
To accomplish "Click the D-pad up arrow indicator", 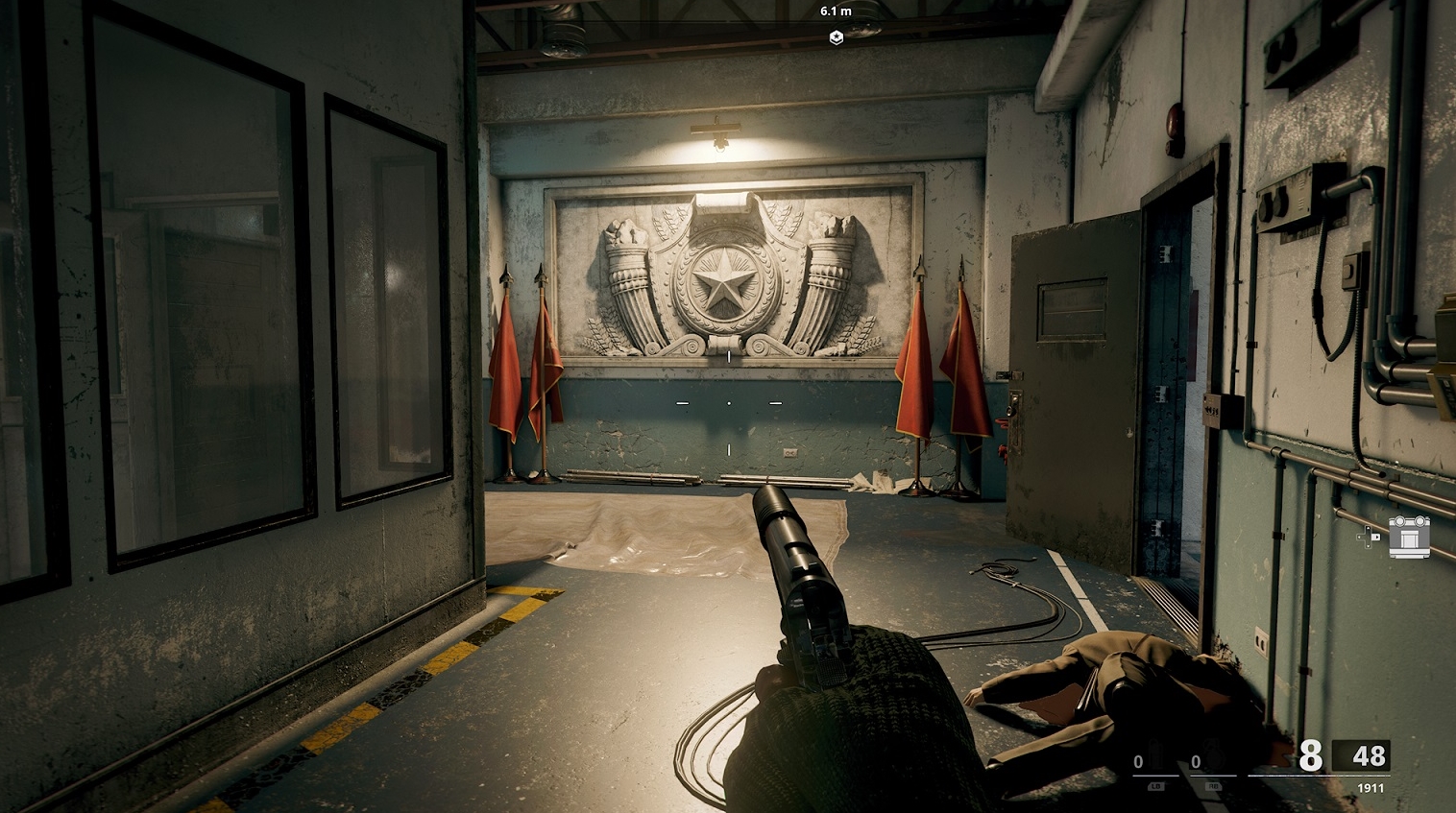I will pyautogui.click(x=1368, y=528).
